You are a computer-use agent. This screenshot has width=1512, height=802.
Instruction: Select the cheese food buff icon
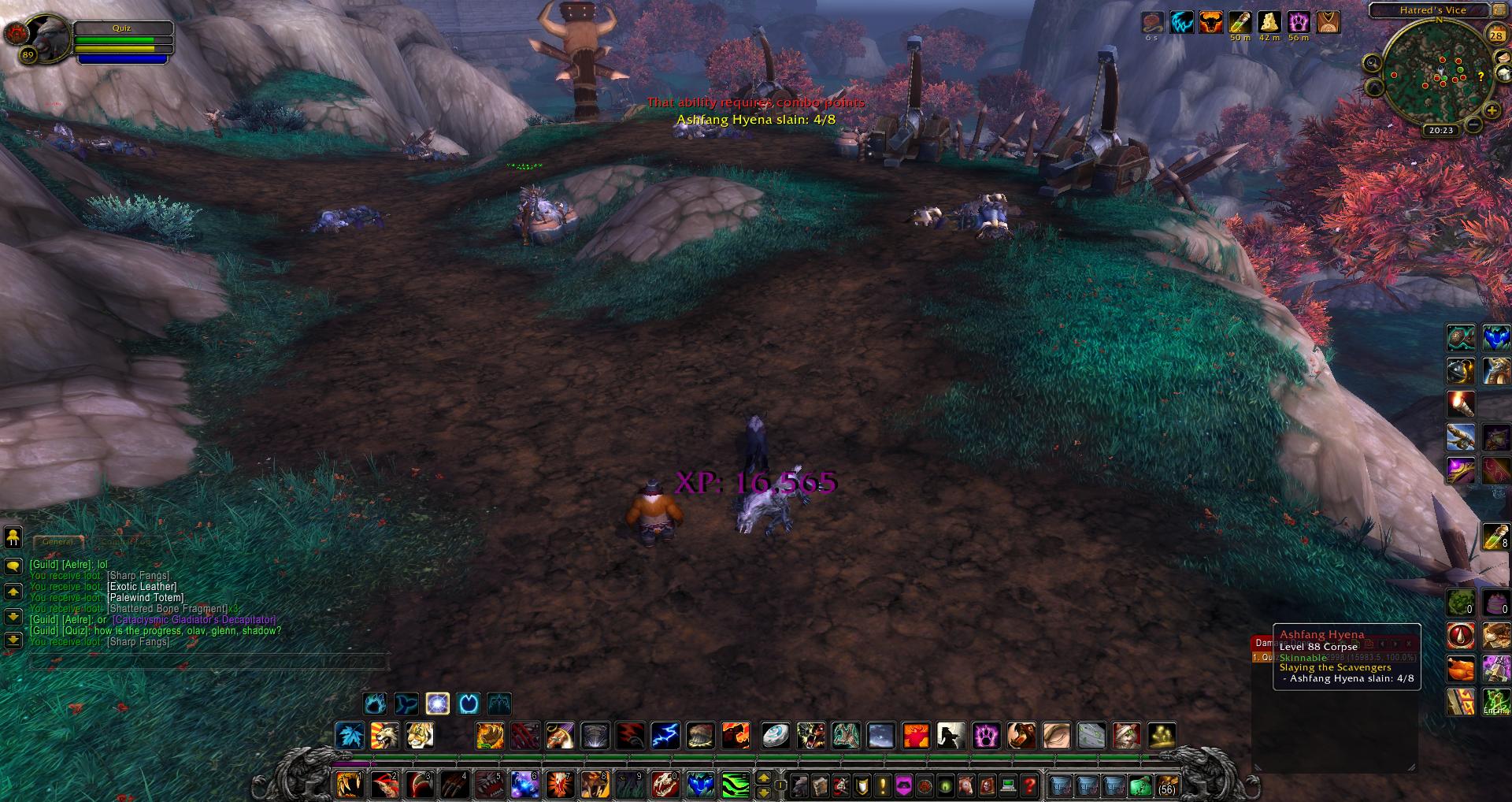(1269, 22)
